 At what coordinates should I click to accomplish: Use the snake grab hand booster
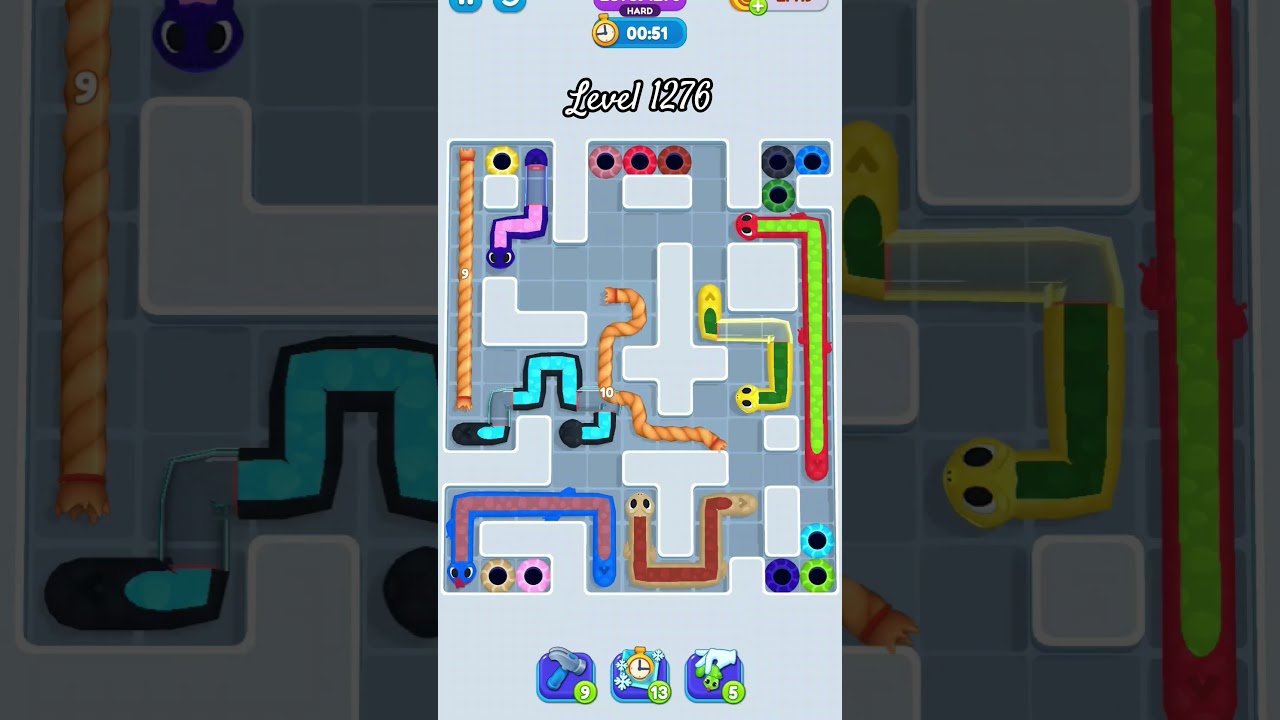pos(714,675)
